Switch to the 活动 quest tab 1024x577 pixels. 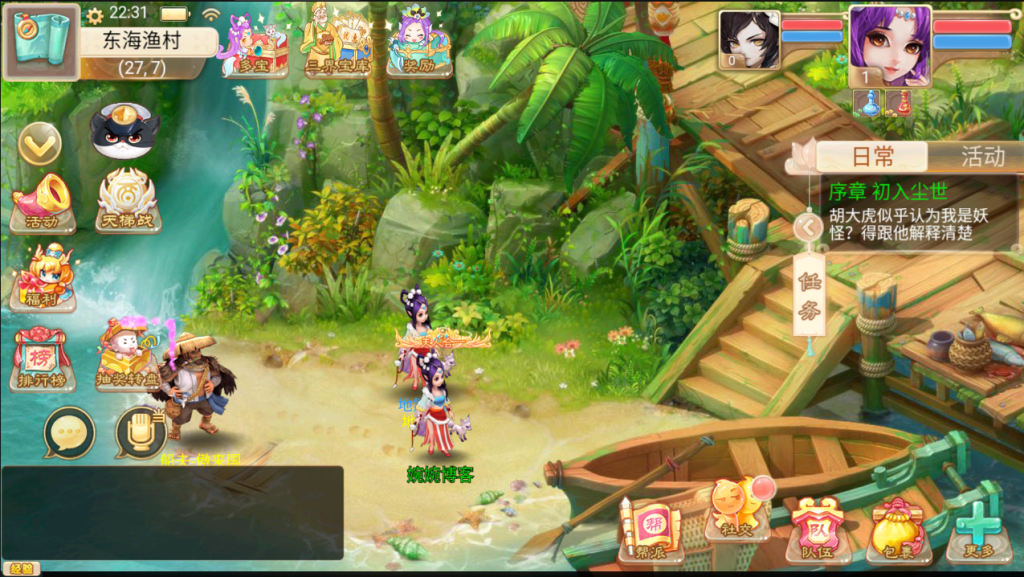coord(982,156)
